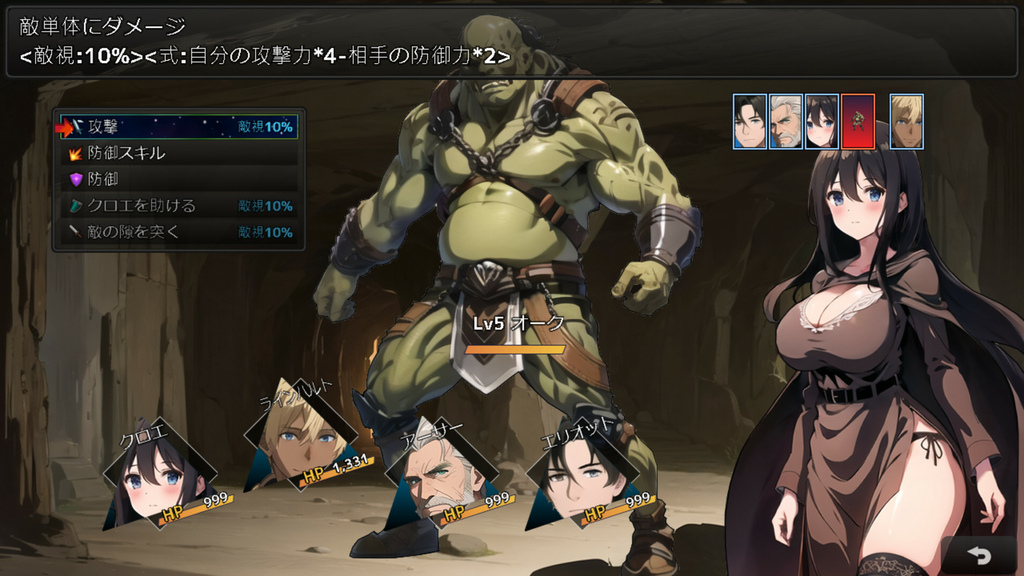Select the クロエを助ける command
This screenshot has width=1024, height=576.
coord(178,205)
